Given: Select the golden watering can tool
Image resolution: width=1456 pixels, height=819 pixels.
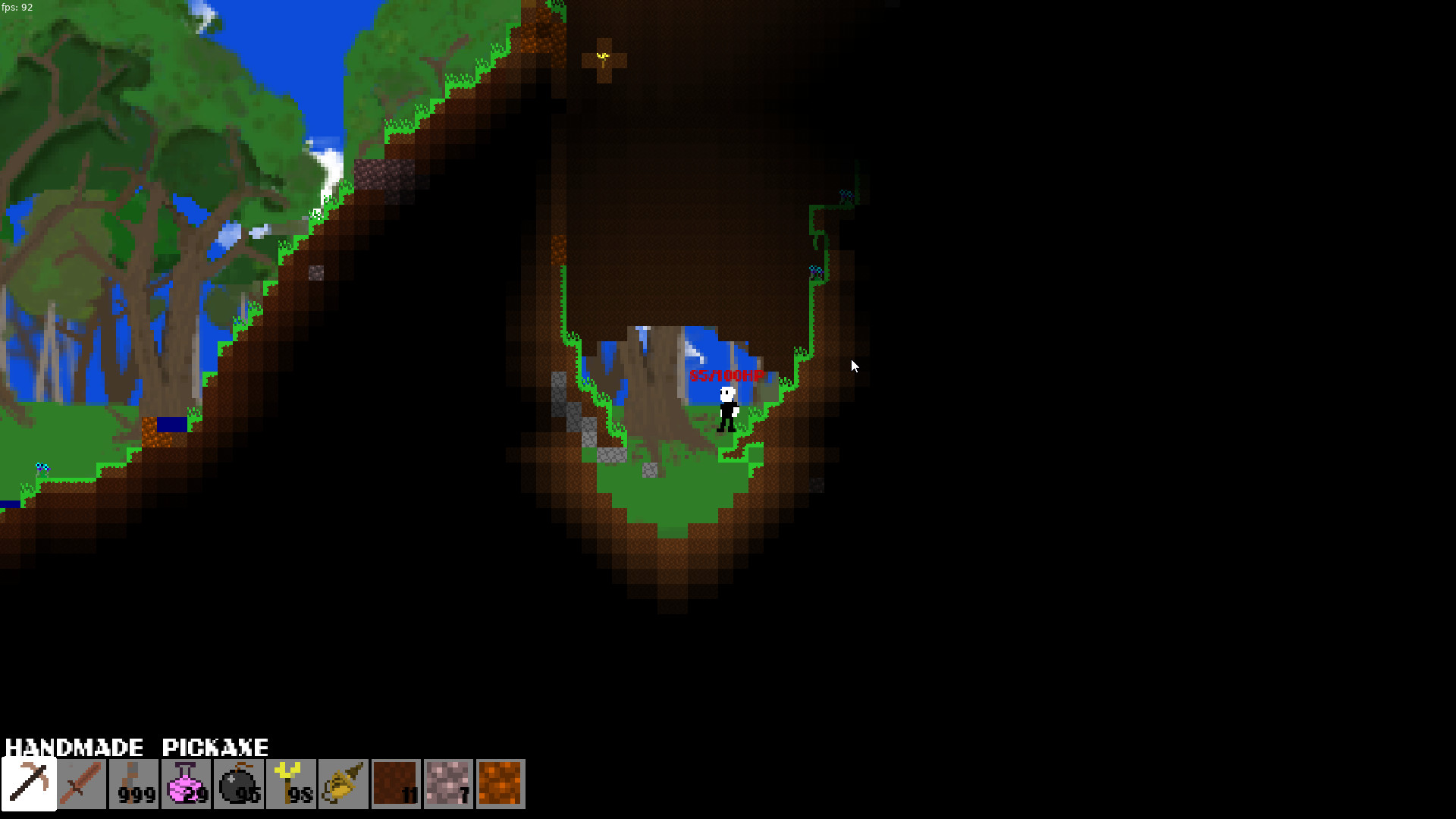Looking at the screenshot, I should tap(344, 784).
